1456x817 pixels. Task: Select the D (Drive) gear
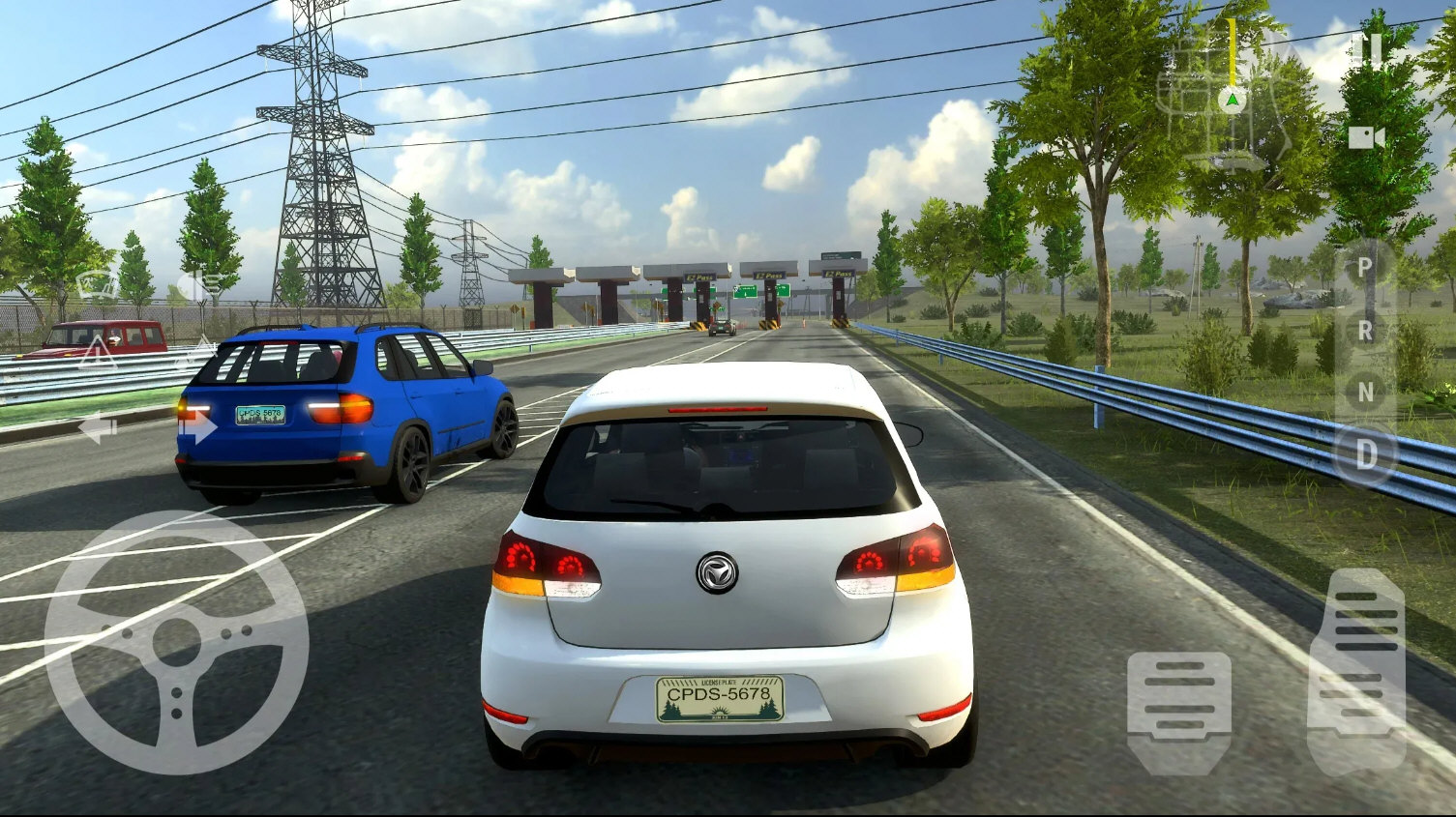(x=1365, y=454)
